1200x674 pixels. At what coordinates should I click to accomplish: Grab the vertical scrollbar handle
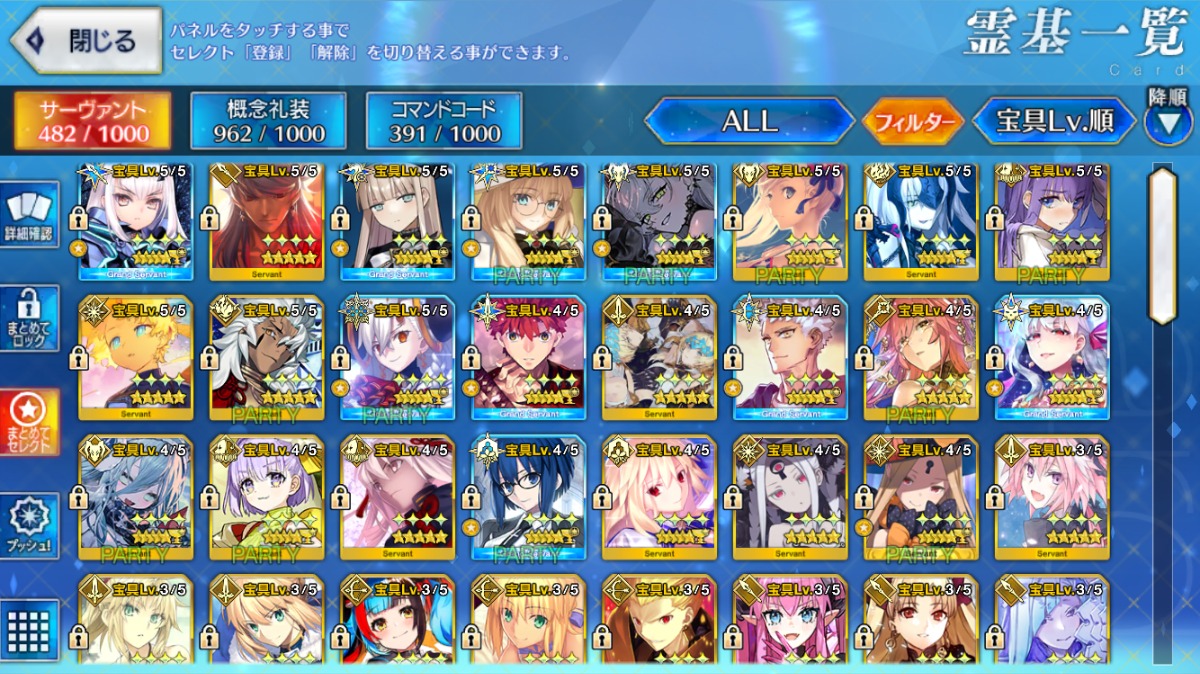pyautogui.click(x=1162, y=245)
